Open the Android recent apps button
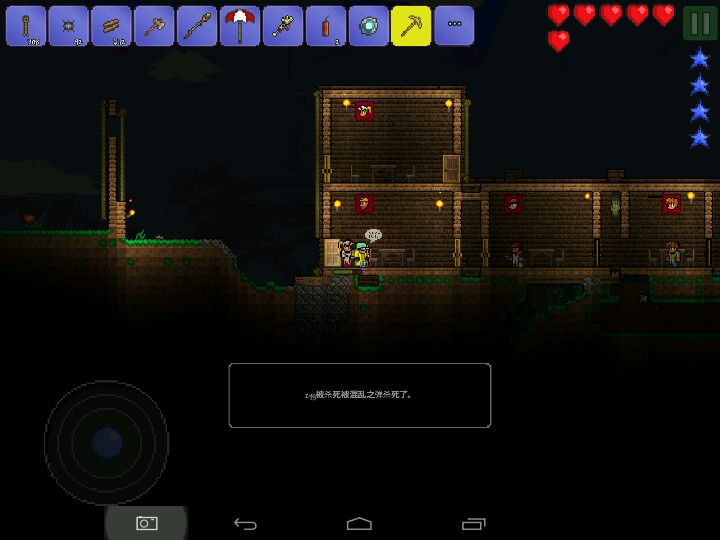This screenshot has height=540, width=720. 473,523
